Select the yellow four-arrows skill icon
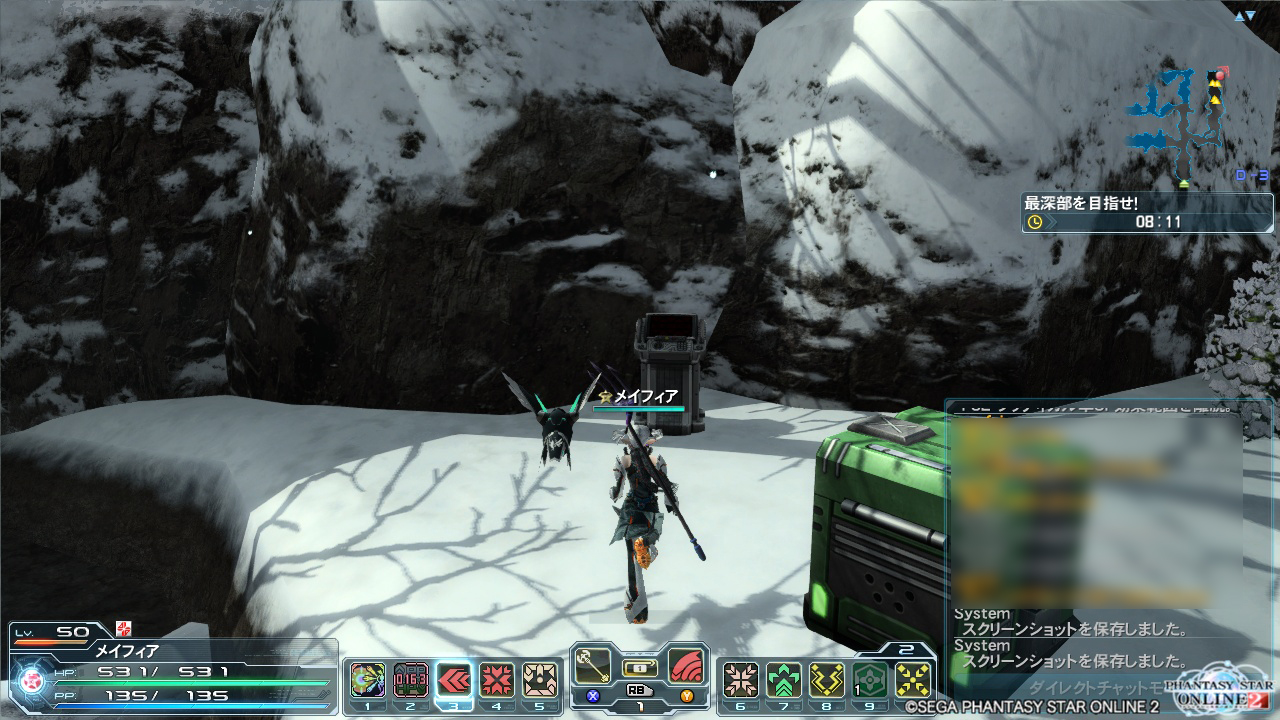 913,681
